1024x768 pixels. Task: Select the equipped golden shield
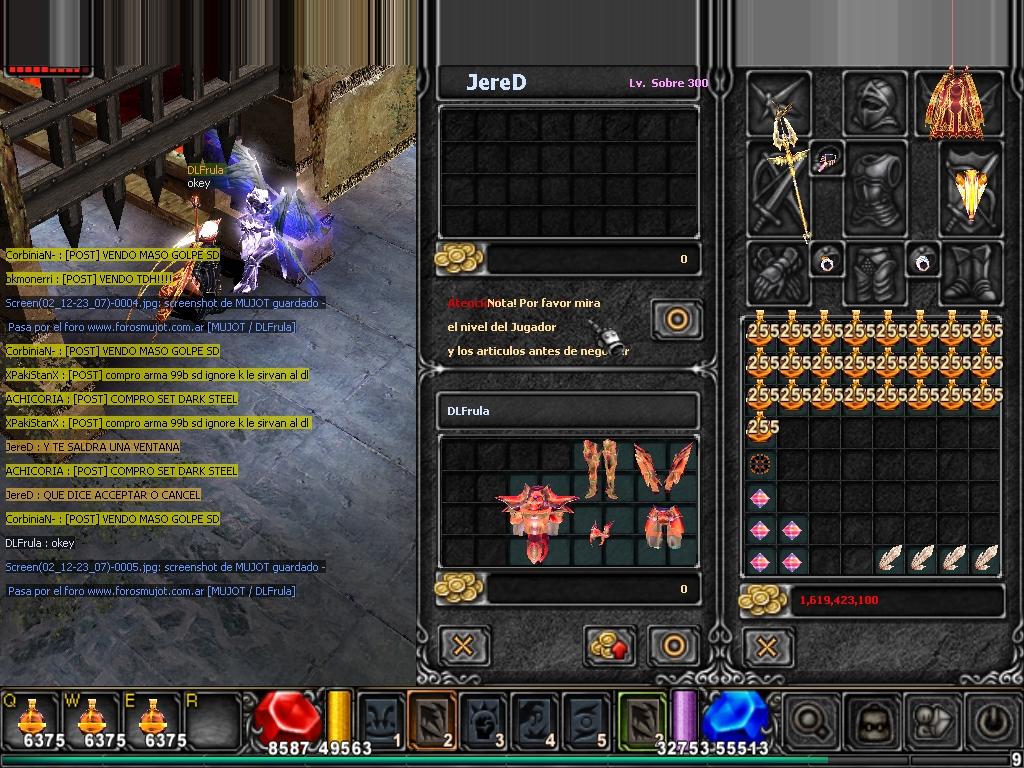coord(971,190)
